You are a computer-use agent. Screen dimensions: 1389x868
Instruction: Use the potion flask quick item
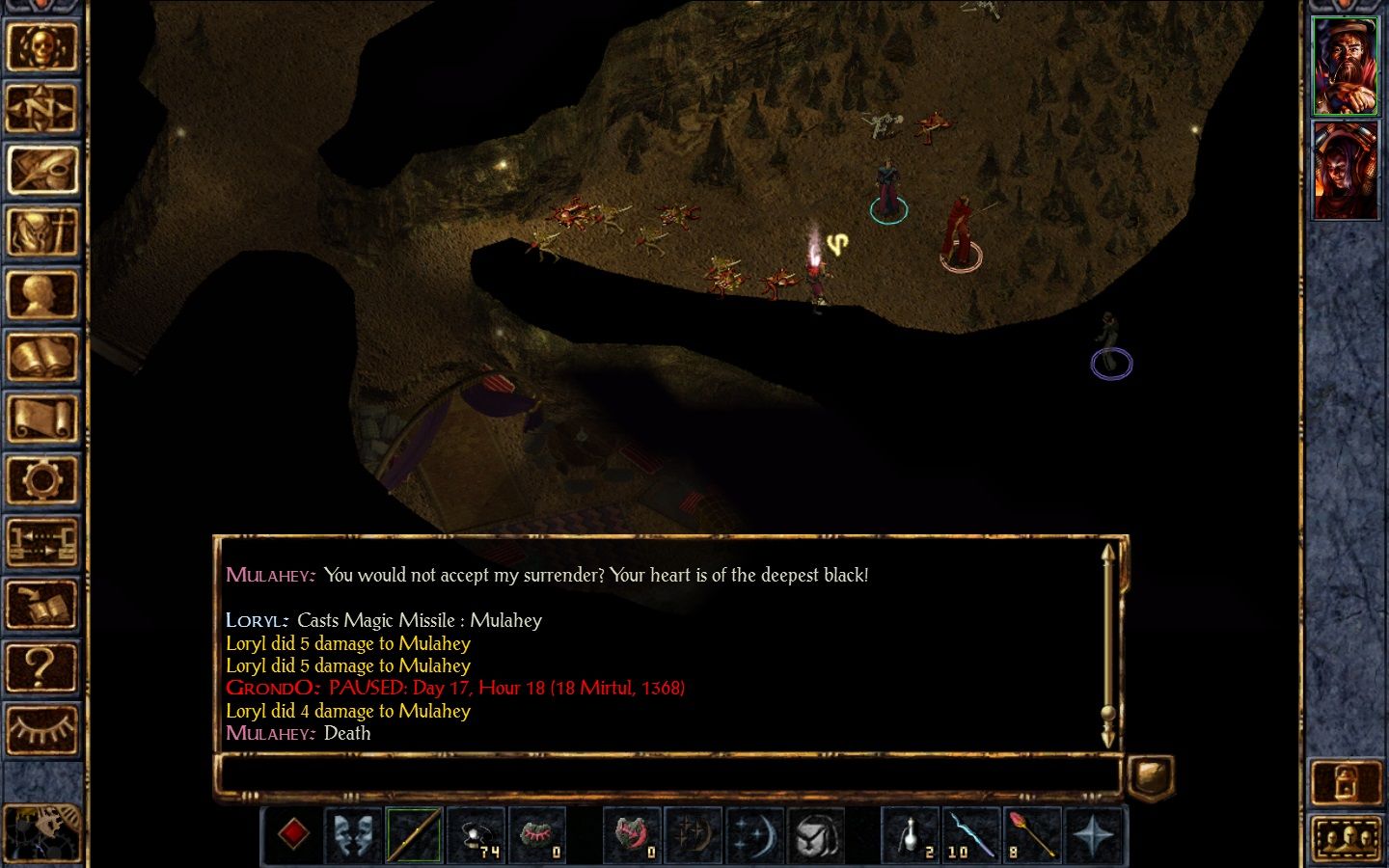(910, 835)
